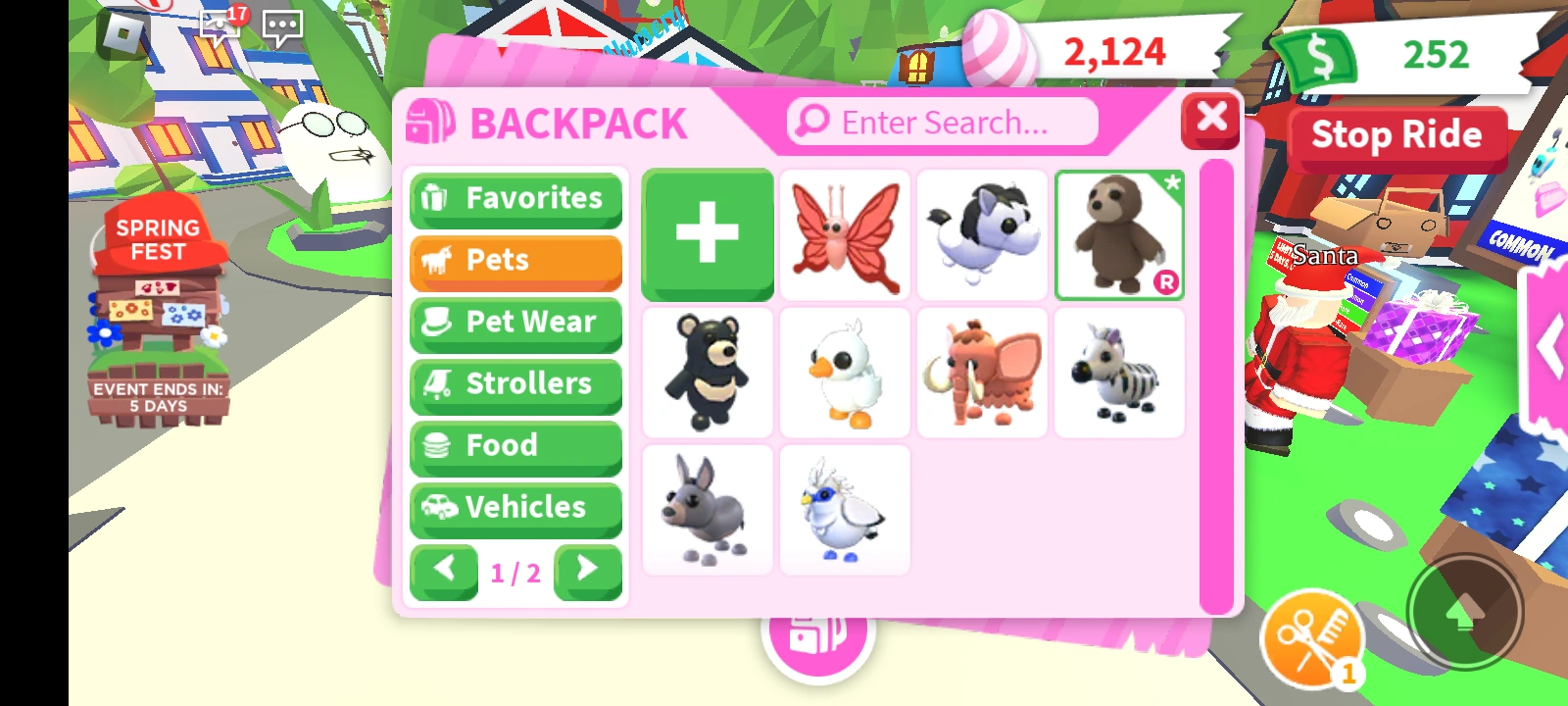Select the sloth pet thumbnail
This screenshot has height=706, width=1568.
tap(1120, 233)
